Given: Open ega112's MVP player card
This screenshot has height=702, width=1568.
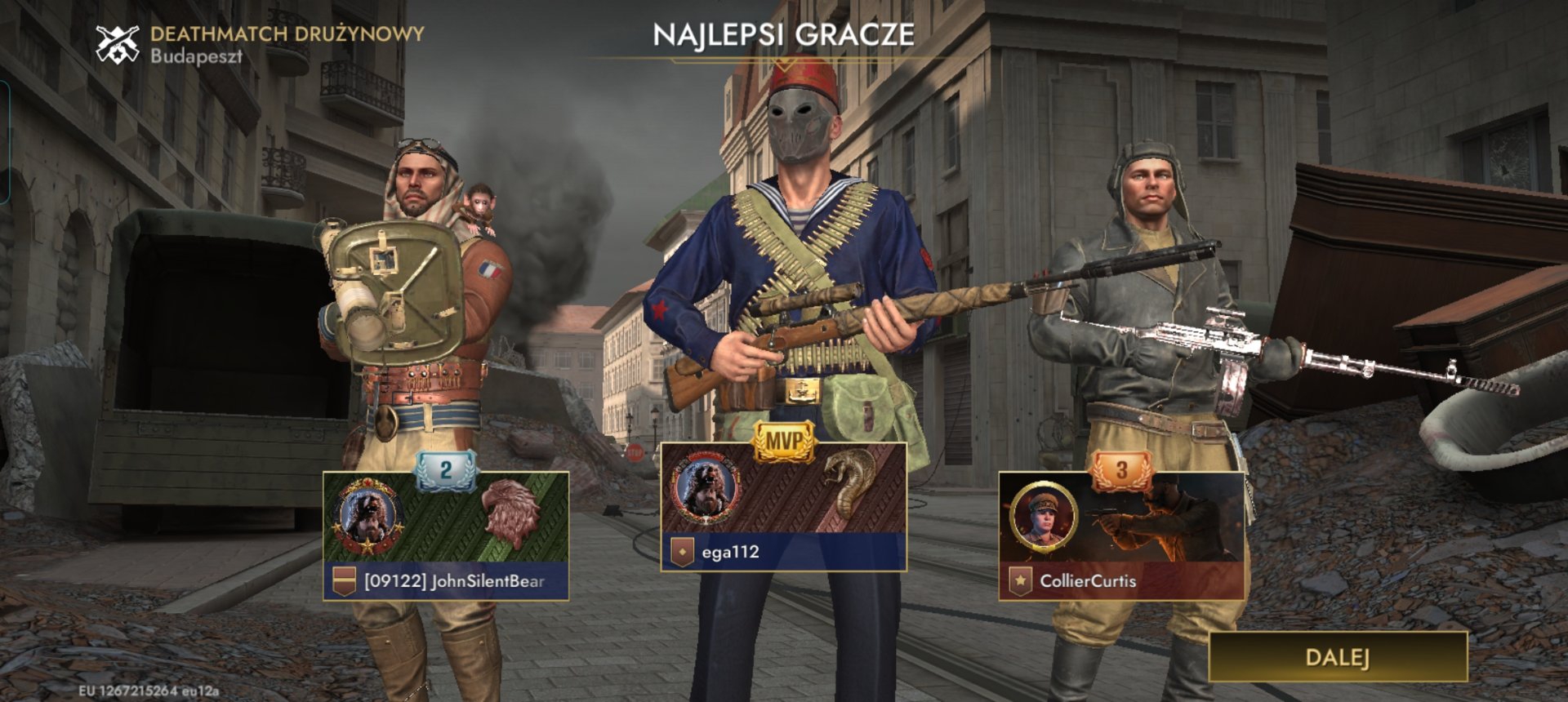Looking at the screenshot, I should (x=783, y=508).
